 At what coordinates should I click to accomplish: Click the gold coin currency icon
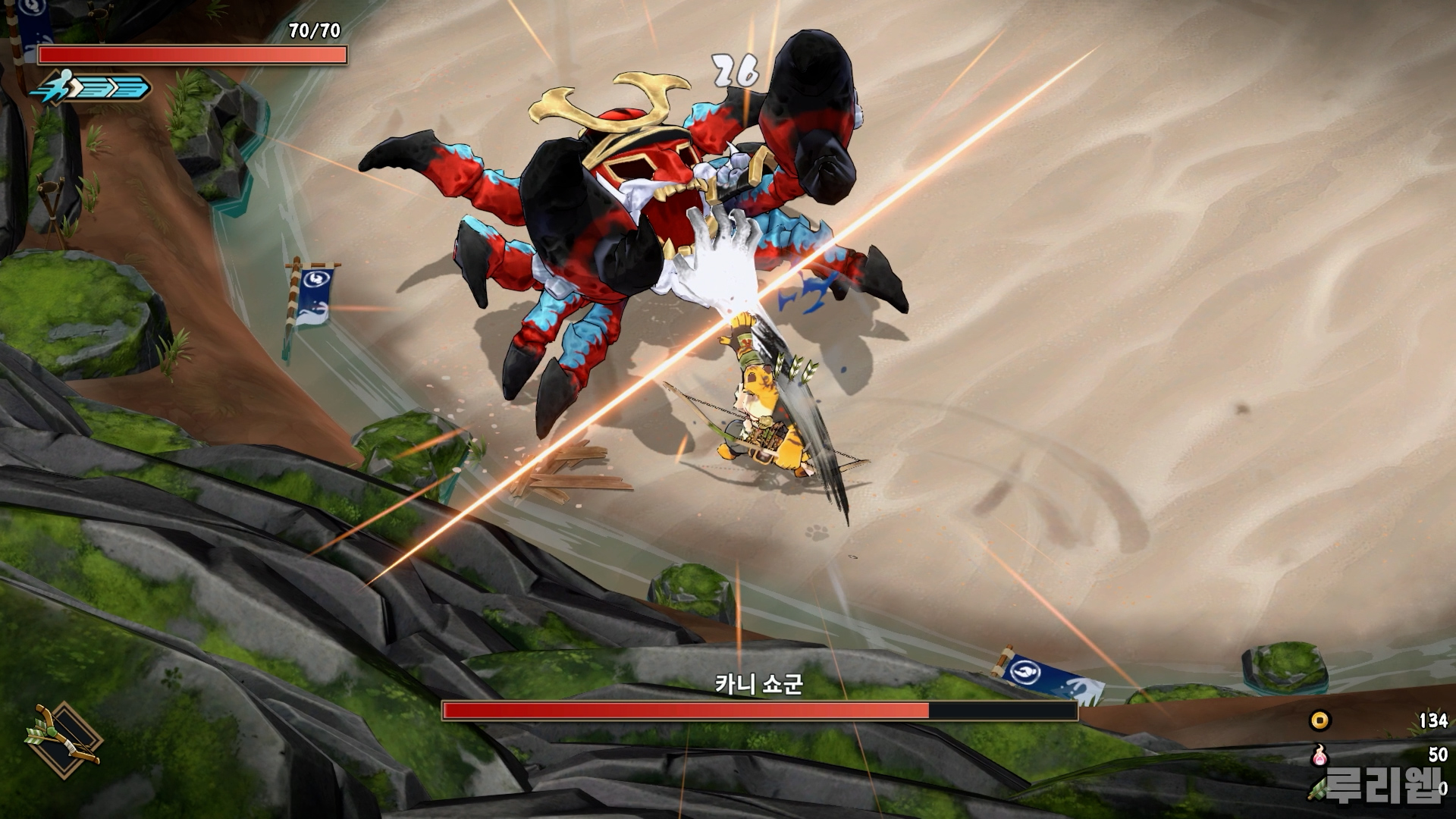1320,720
